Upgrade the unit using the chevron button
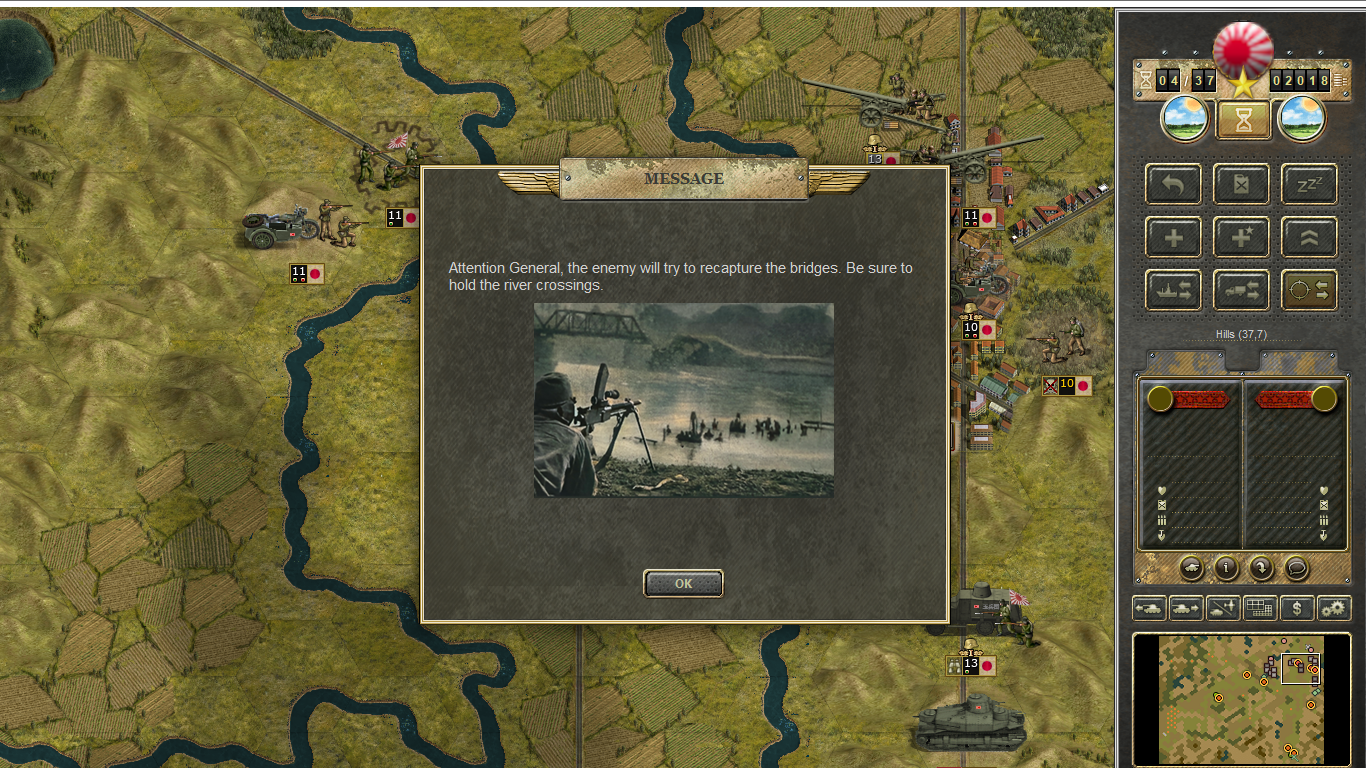The image size is (1366, 768). click(x=1309, y=237)
